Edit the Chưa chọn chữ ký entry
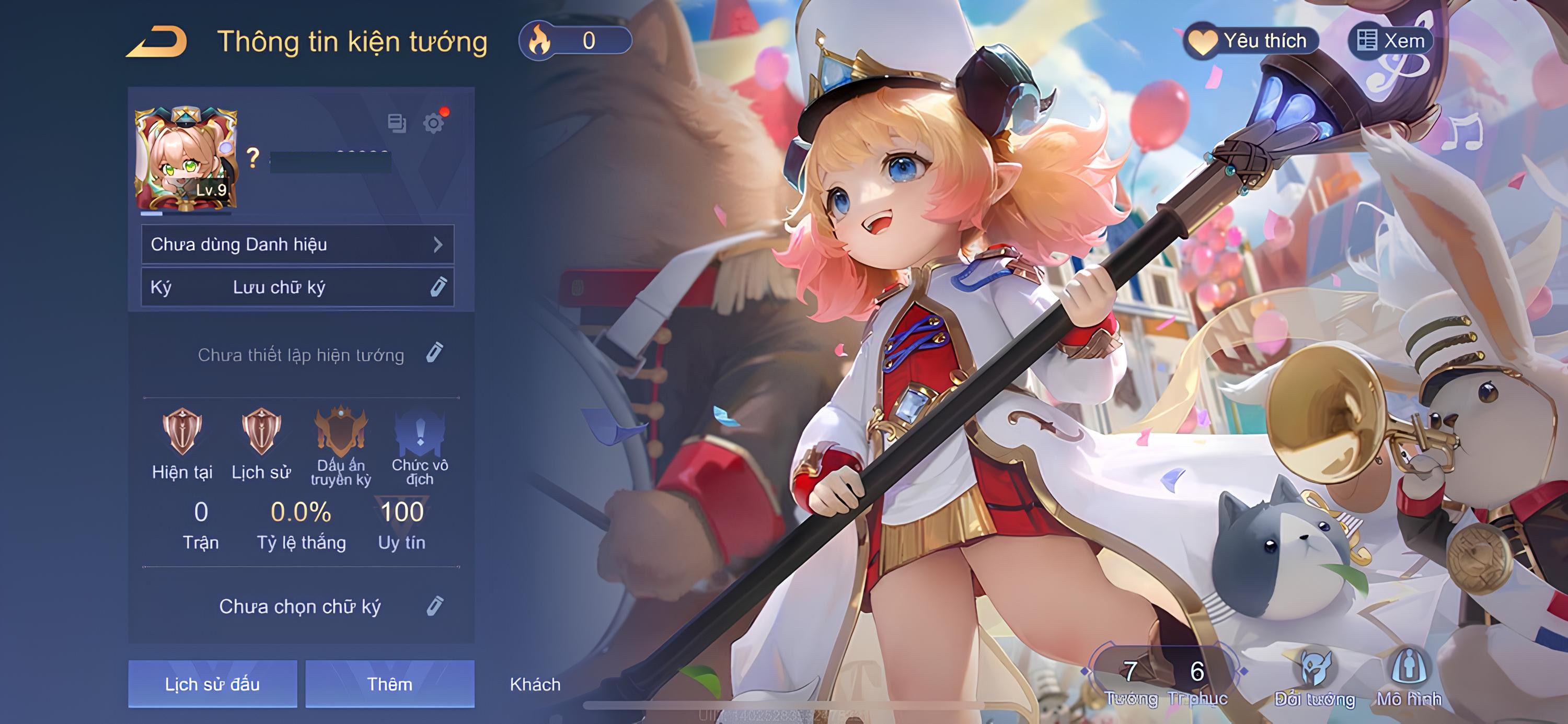The image size is (1568, 724). point(435,606)
